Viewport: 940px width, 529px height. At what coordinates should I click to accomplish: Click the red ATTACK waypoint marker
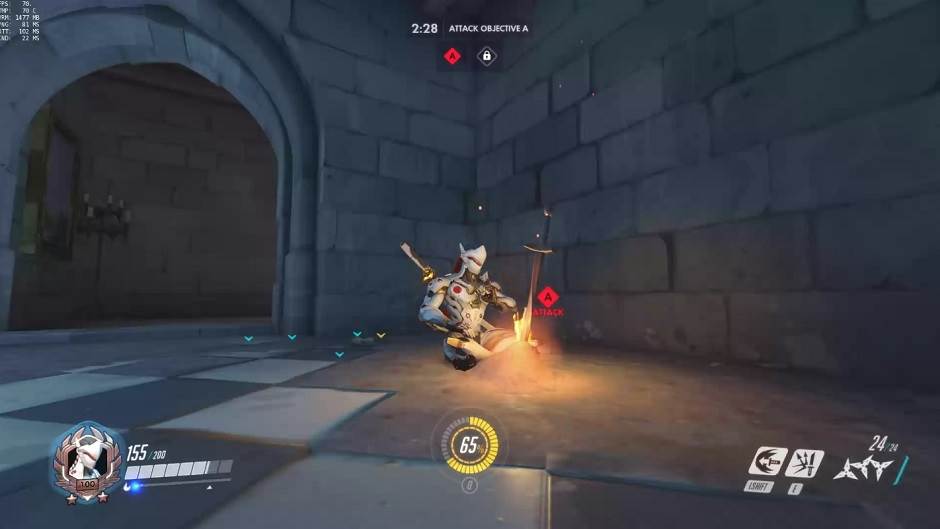[x=547, y=298]
